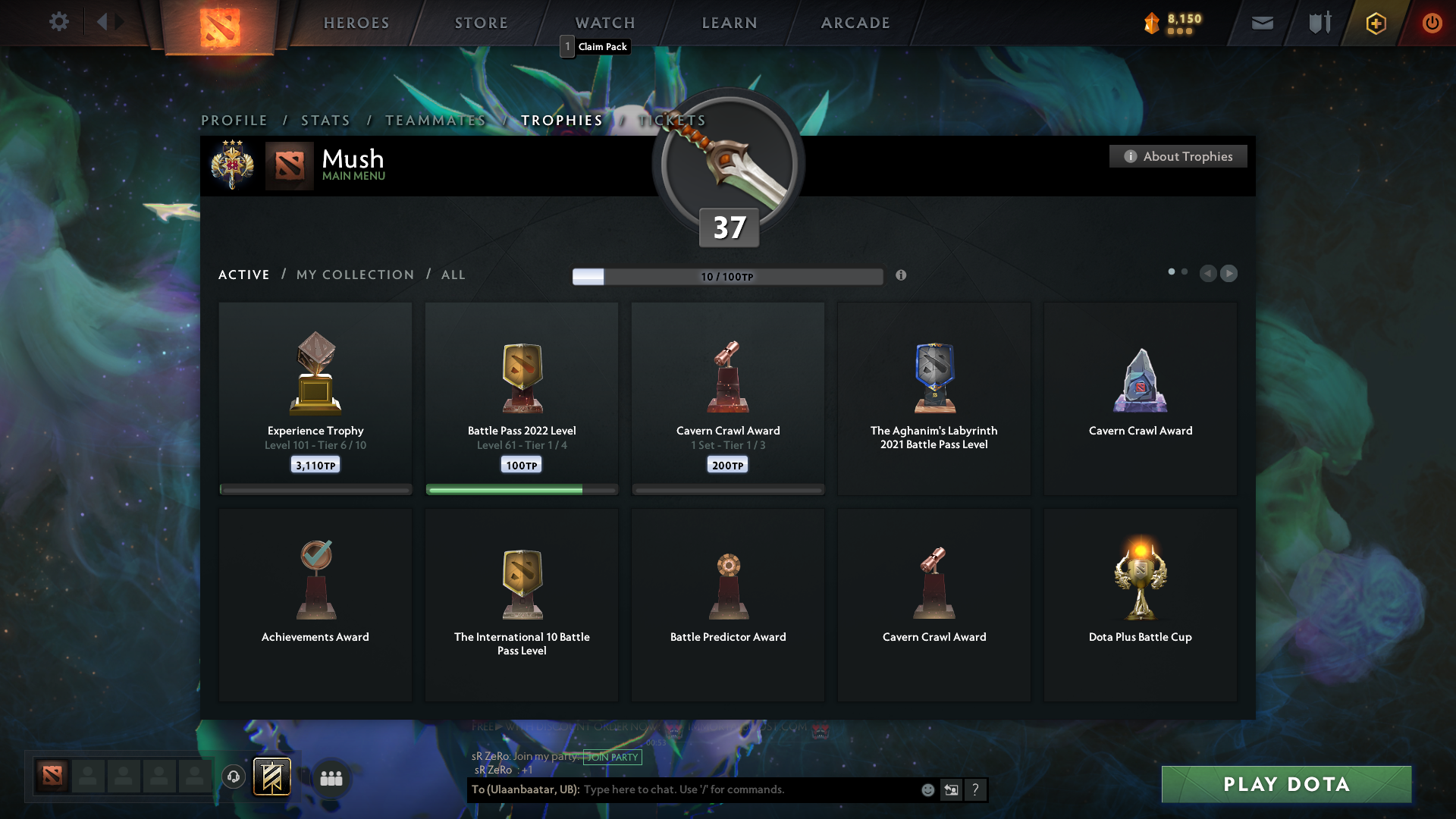Open the settings gear icon

59,22
